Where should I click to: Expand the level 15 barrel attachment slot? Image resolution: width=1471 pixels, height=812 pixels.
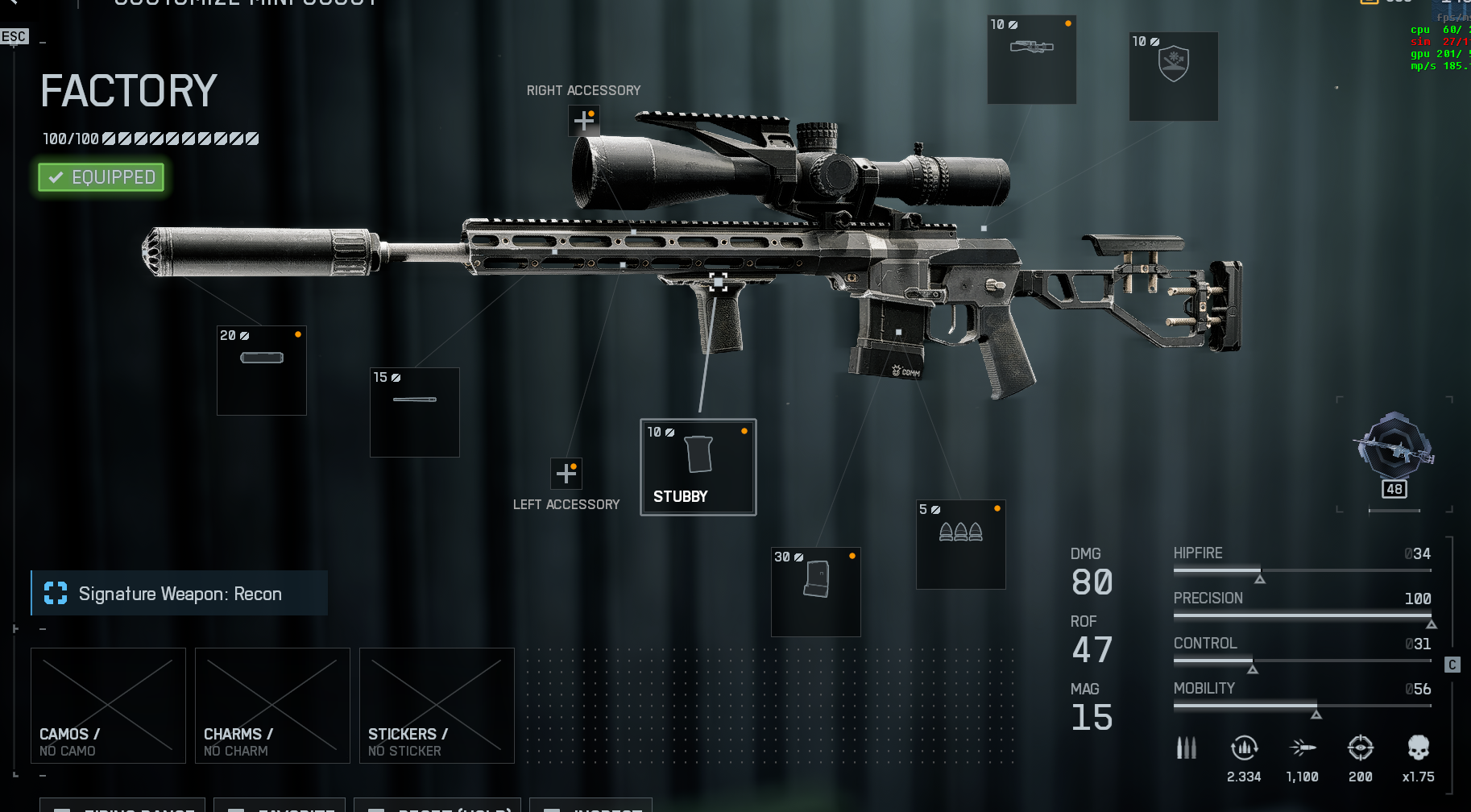414,412
